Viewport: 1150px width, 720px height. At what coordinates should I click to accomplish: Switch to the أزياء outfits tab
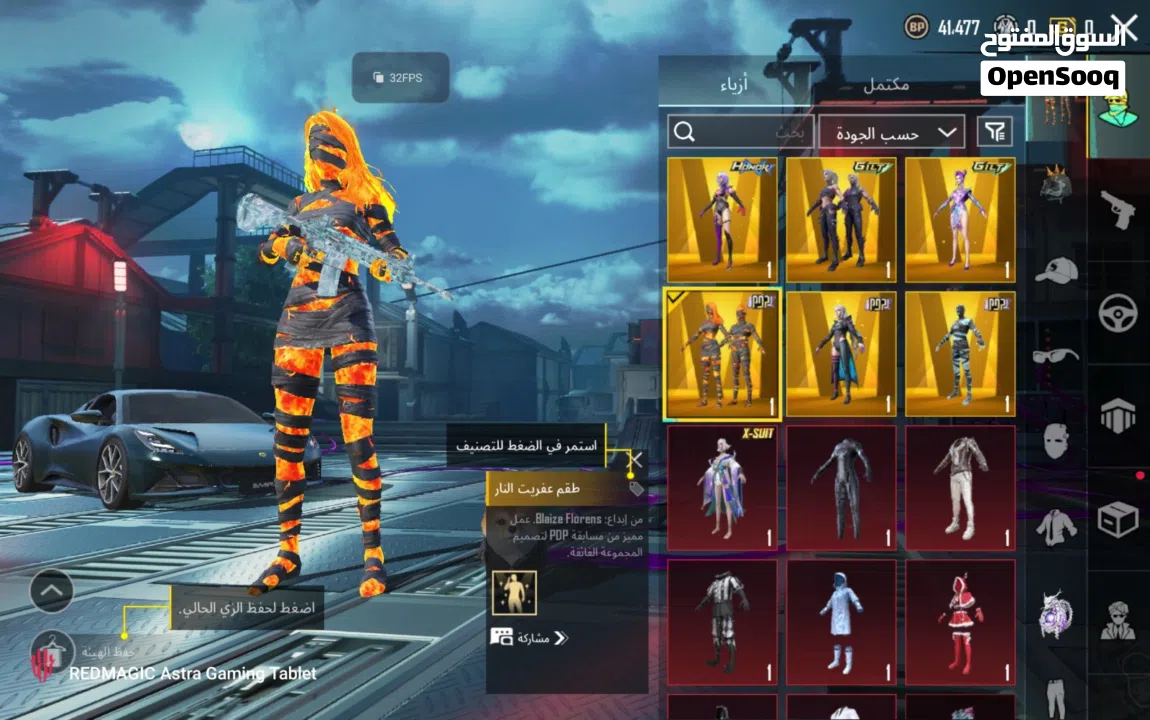(741, 85)
